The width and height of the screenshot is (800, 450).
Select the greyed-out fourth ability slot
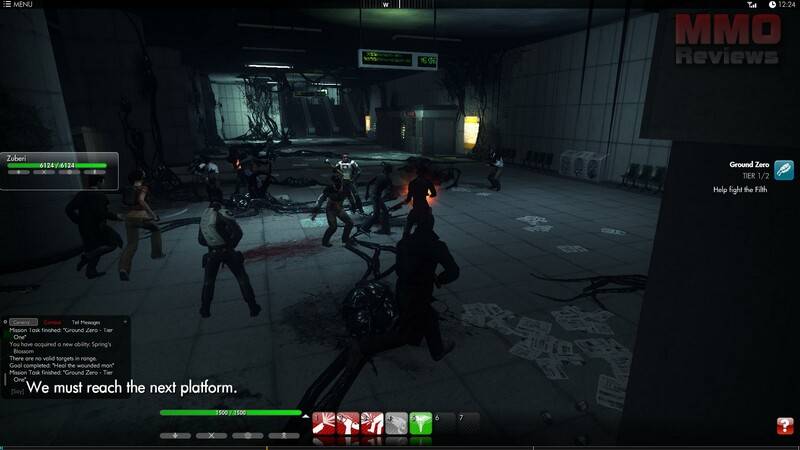(396, 423)
